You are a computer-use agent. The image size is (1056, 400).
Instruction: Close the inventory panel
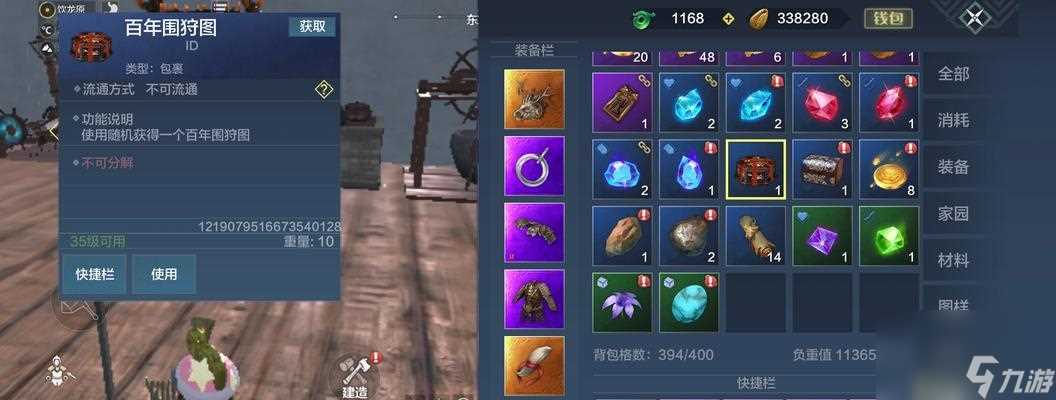pos(975,18)
